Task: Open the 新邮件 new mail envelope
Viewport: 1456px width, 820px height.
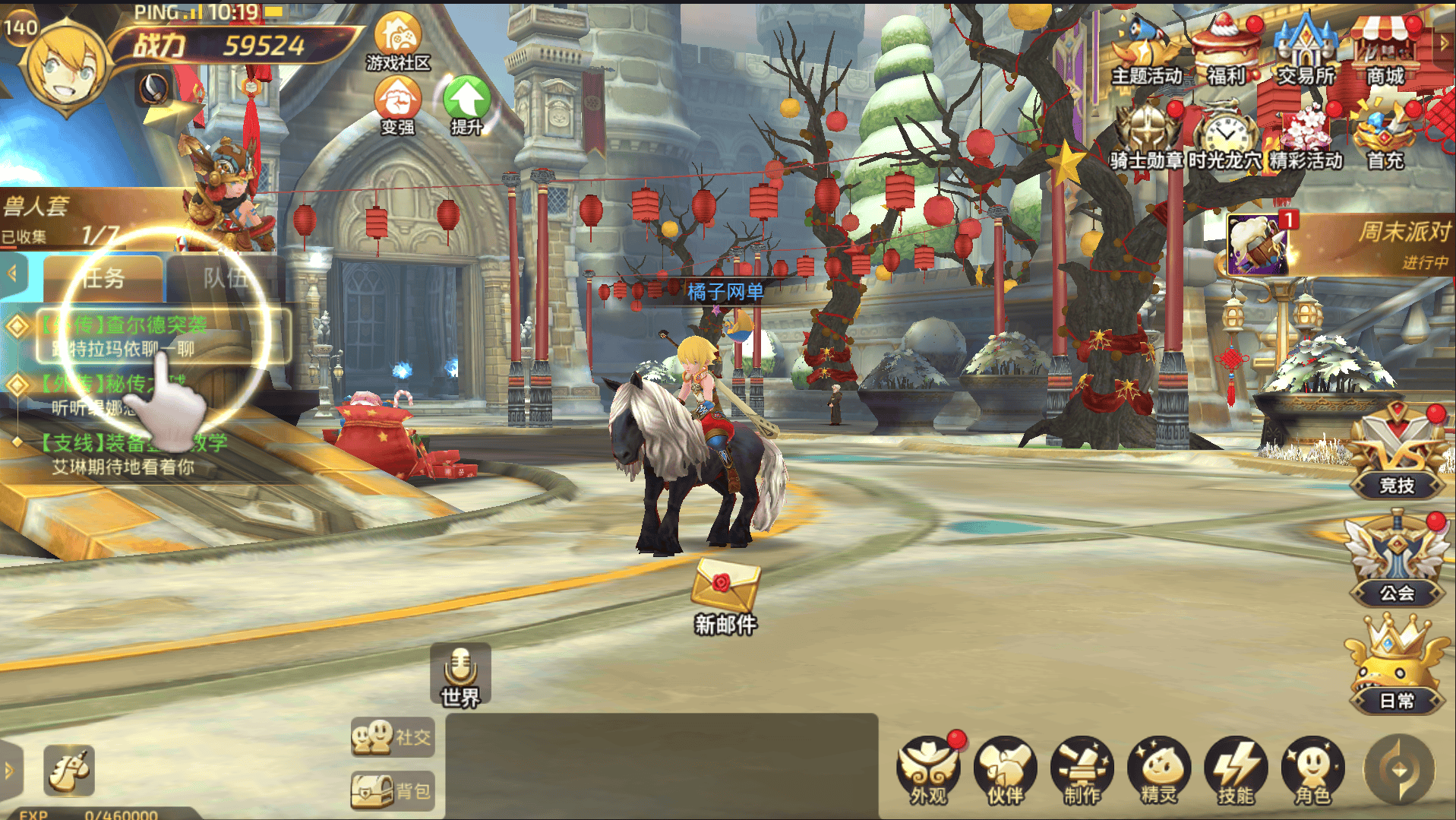Action: (x=725, y=593)
